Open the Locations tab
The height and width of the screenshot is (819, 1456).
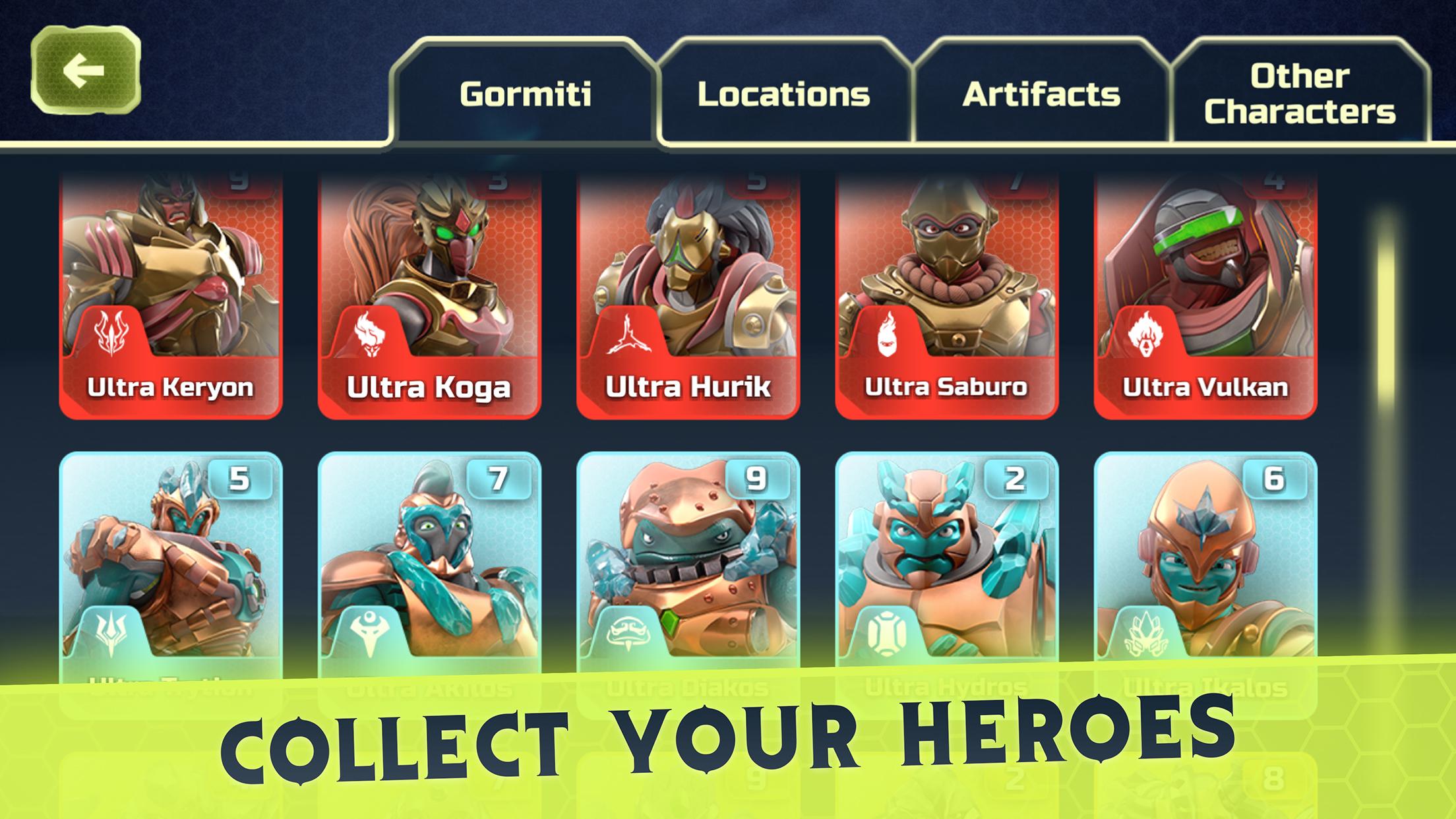point(783,94)
